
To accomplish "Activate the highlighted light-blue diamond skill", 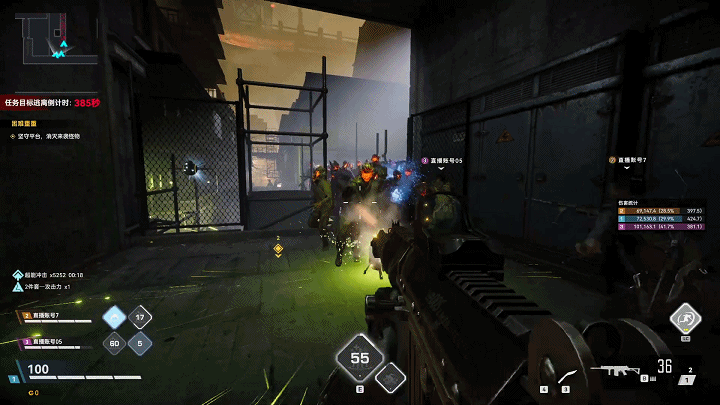I will [x=115, y=318].
